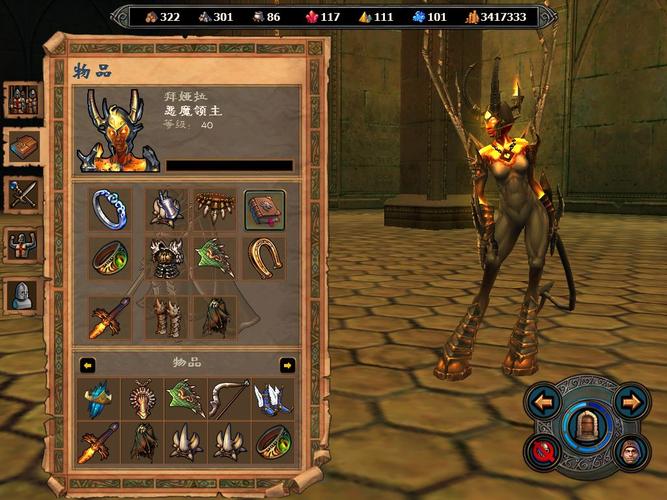Image resolution: width=667 pixels, height=500 pixels.
Task: Page the backpack items left
Action: point(88,364)
